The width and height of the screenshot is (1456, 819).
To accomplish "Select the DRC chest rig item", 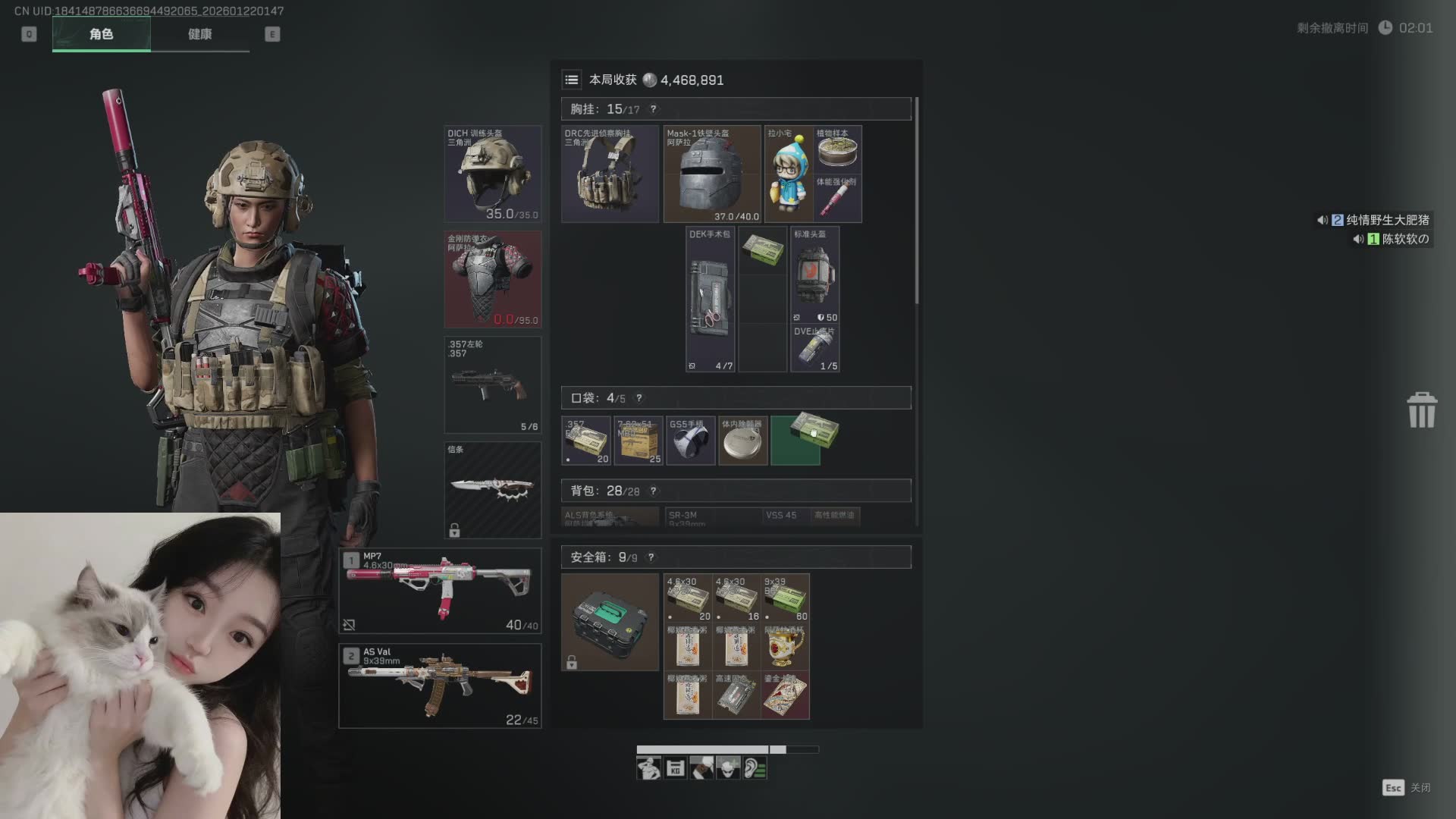I will pyautogui.click(x=610, y=174).
